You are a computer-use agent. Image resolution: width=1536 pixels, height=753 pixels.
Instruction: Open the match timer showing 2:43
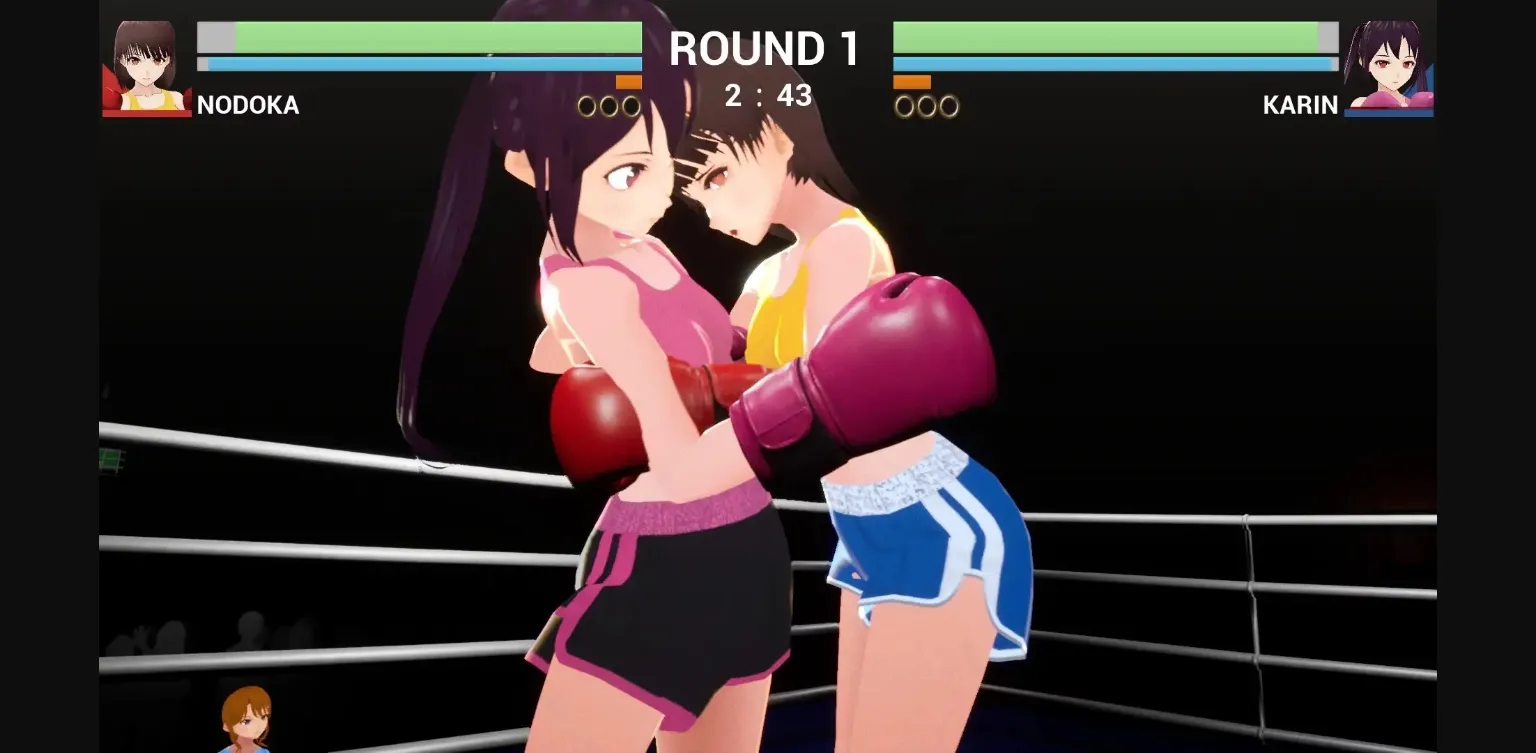coord(766,96)
